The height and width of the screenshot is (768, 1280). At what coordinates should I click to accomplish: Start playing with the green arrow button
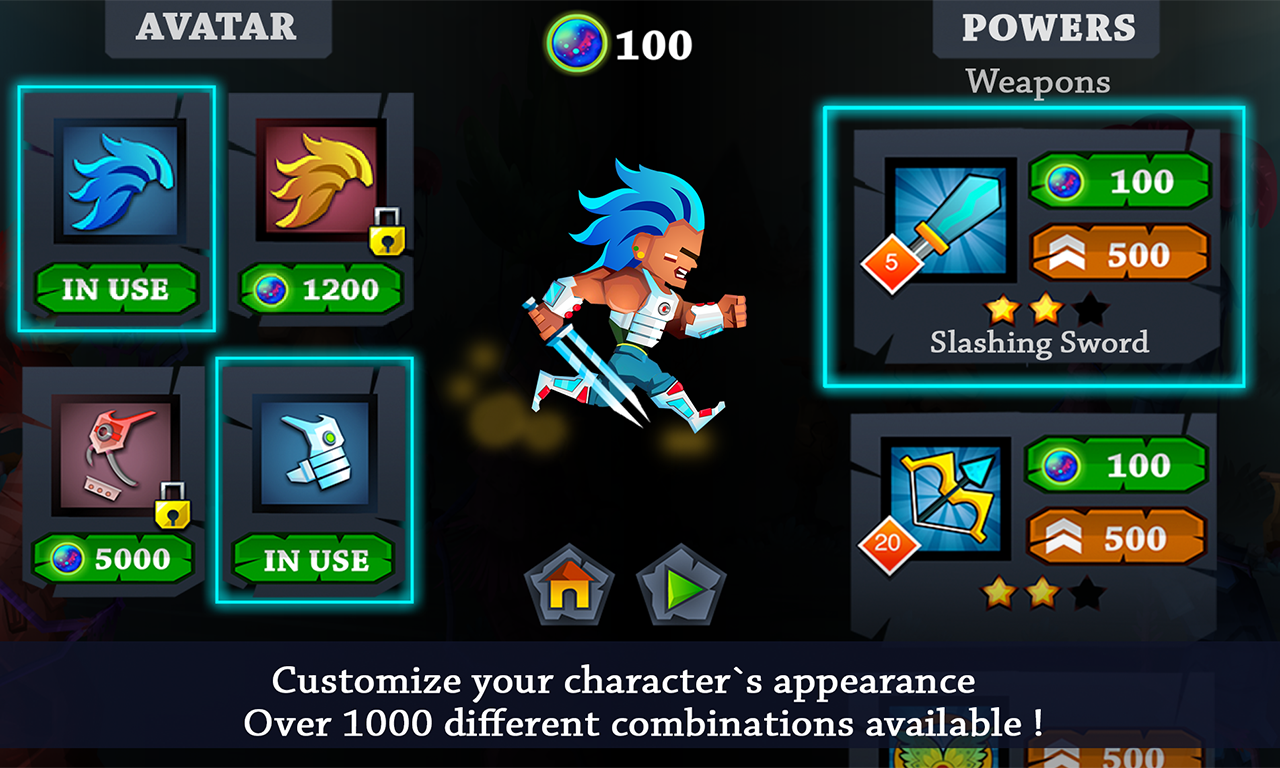click(x=681, y=585)
